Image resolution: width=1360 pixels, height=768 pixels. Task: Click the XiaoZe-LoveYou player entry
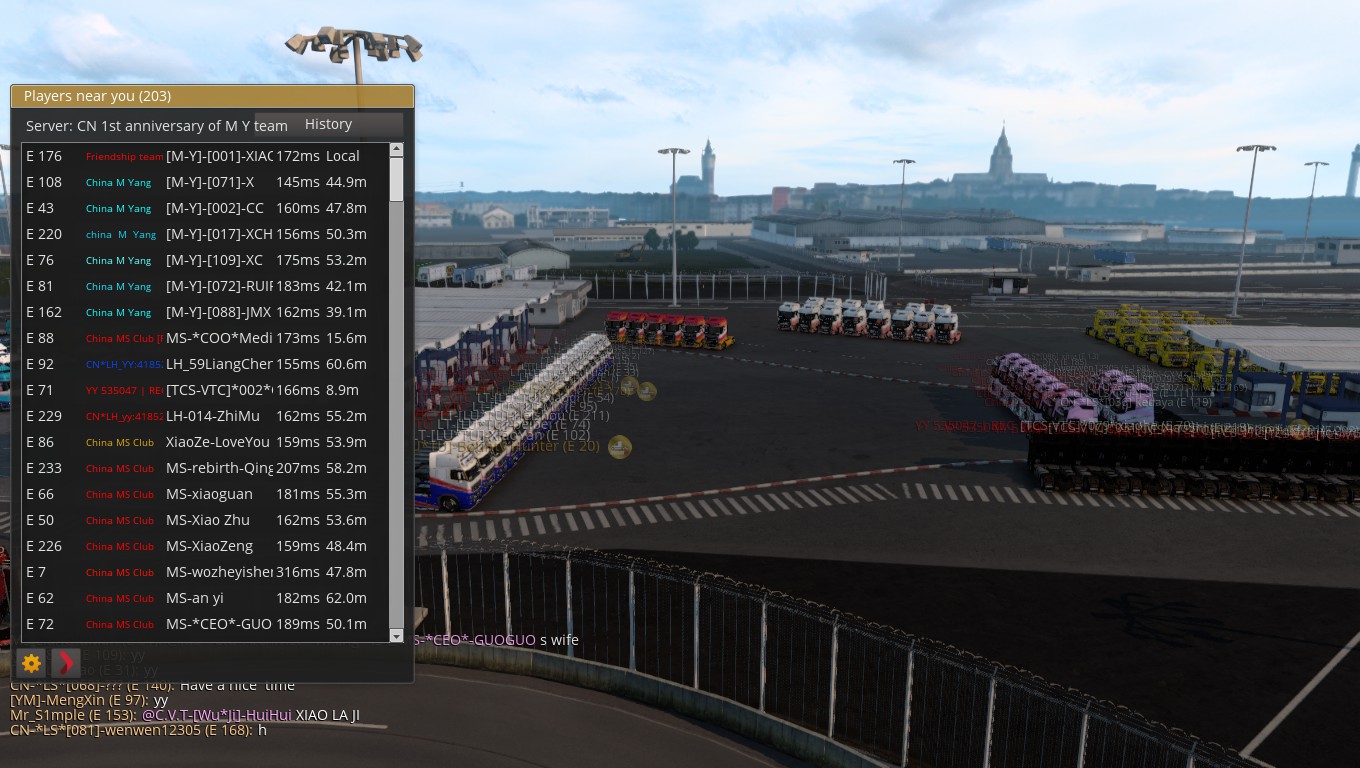pos(217,442)
